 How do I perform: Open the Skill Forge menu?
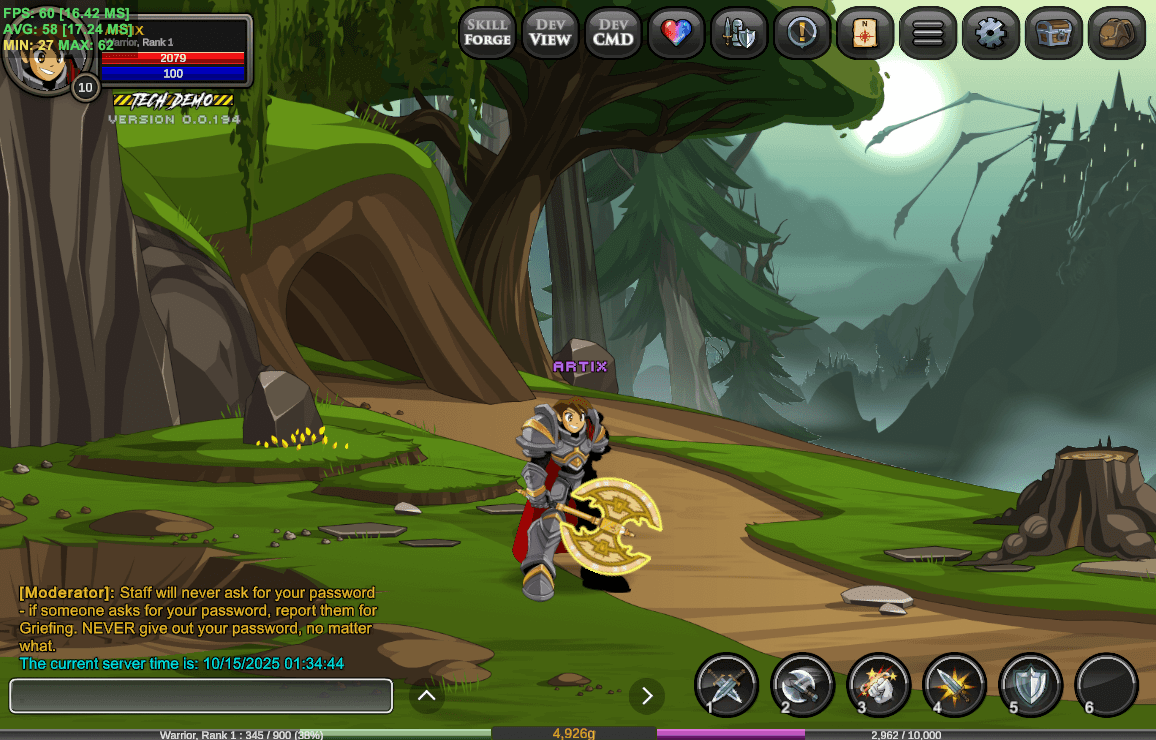(487, 33)
